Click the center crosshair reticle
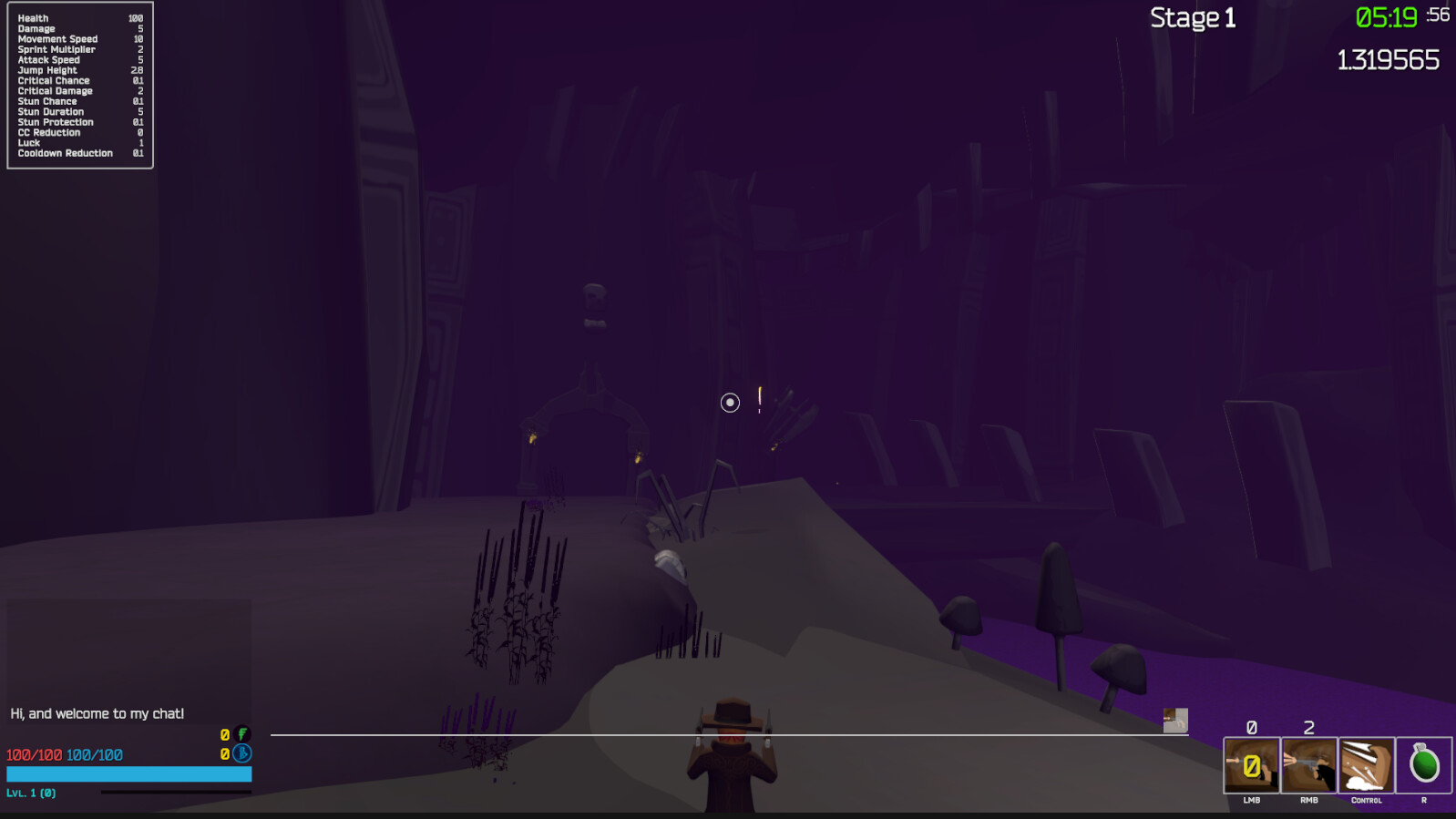The width and height of the screenshot is (1456, 819). [729, 402]
